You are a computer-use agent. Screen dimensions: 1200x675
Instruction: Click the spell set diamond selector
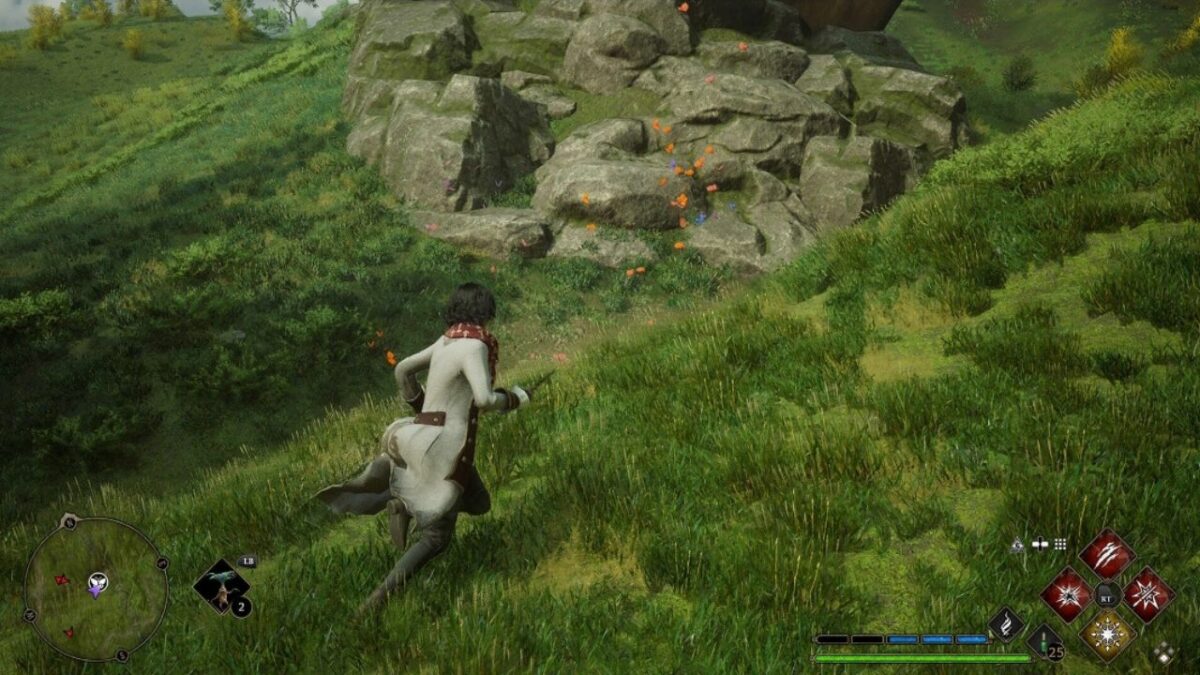tap(1163, 653)
